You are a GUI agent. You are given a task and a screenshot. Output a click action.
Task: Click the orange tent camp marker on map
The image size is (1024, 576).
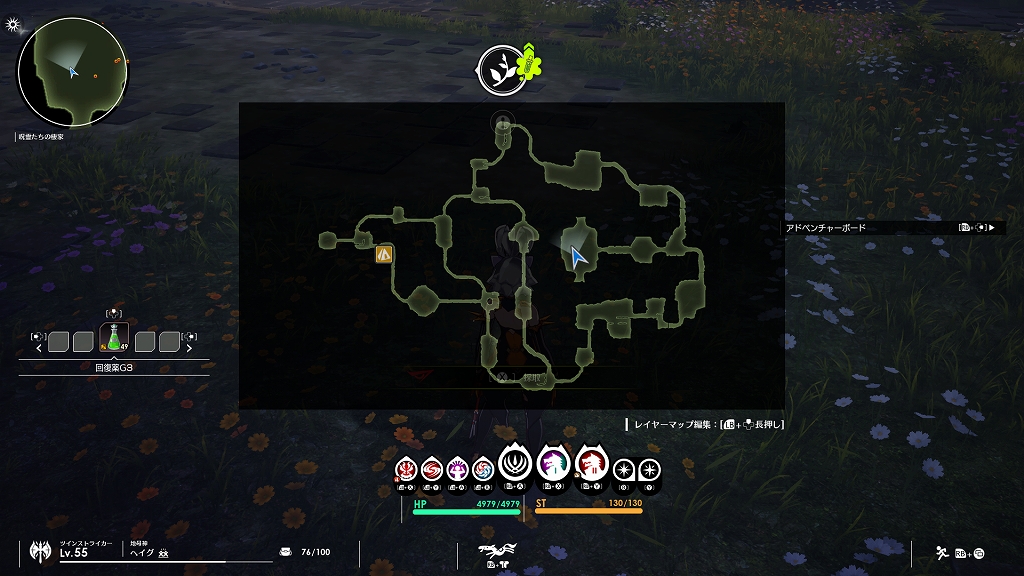coord(383,254)
